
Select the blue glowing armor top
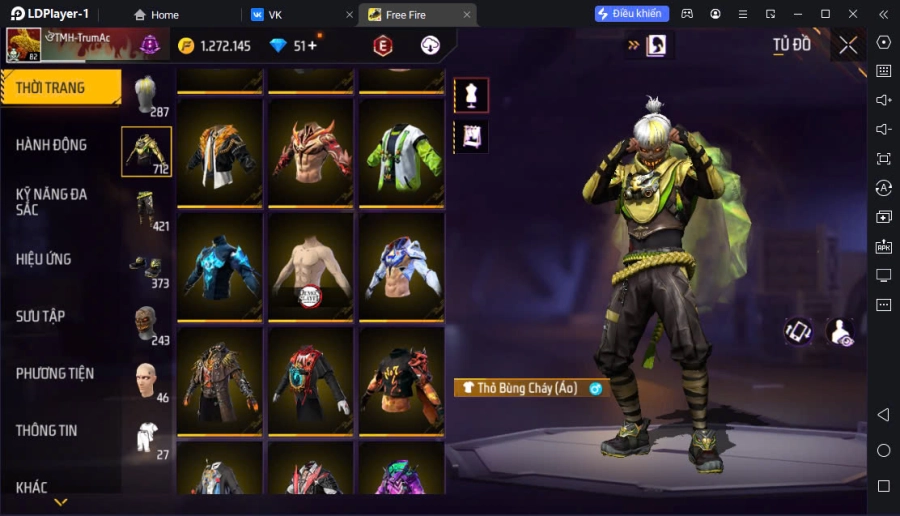(220, 268)
